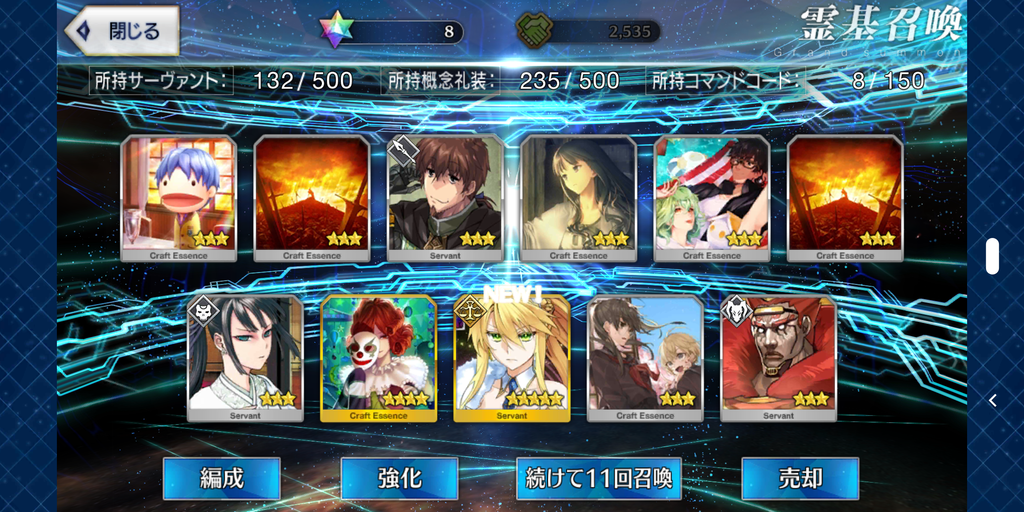Open the 編成 formation menu
The height and width of the screenshot is (512, 1024).
[221, 478]
